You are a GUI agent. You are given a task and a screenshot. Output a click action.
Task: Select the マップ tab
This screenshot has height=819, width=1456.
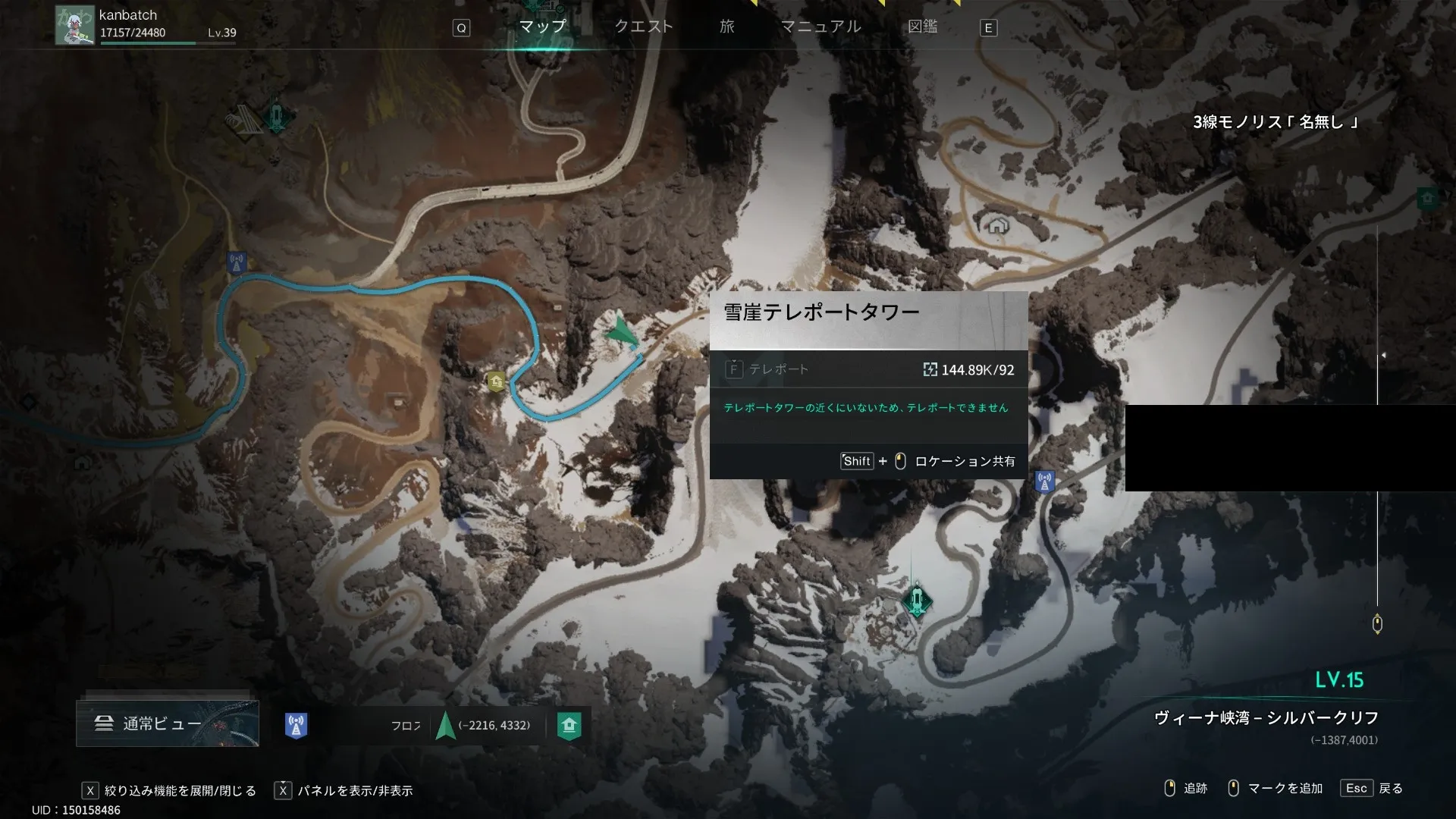(x=542, y=27)
